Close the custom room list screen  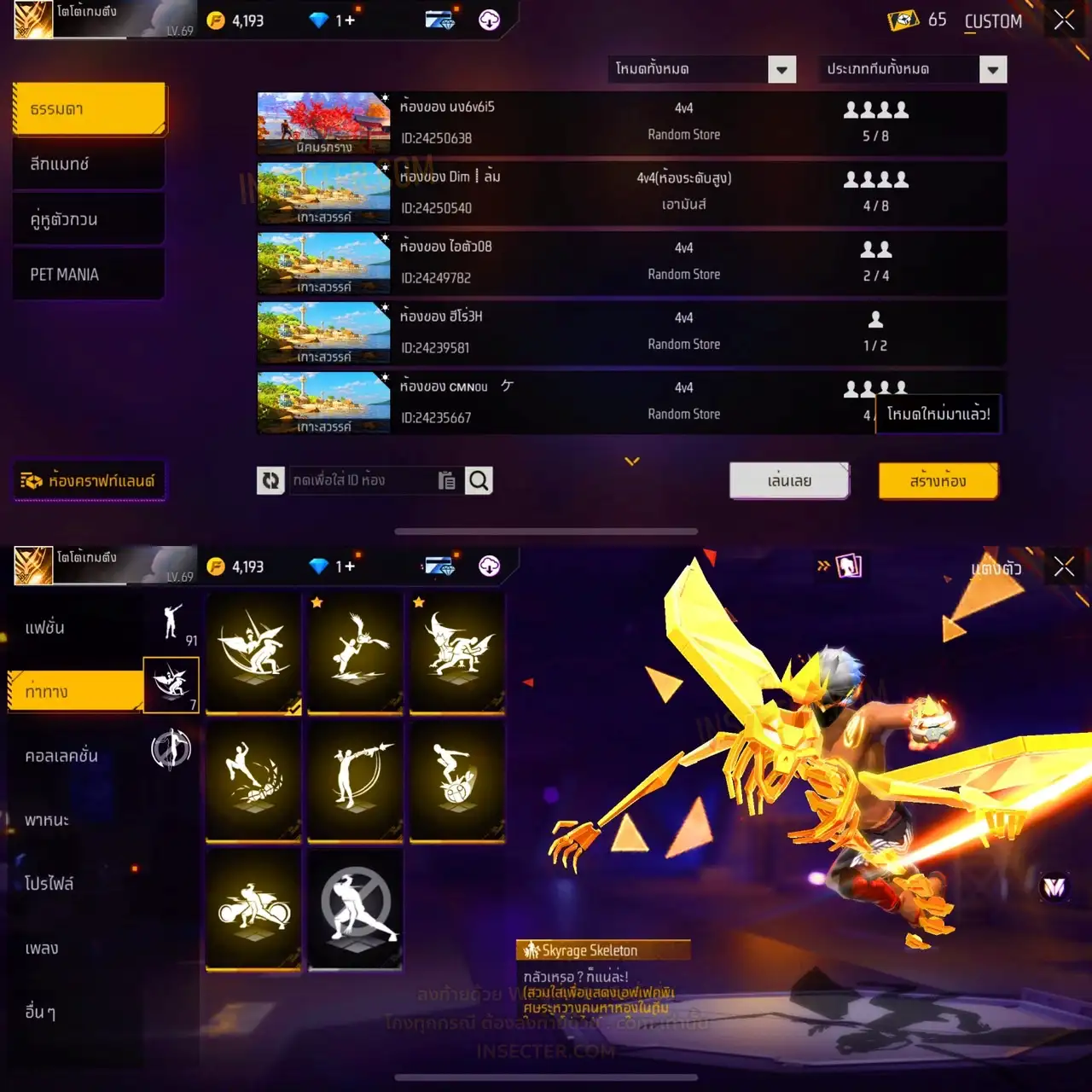[1064, 20]
